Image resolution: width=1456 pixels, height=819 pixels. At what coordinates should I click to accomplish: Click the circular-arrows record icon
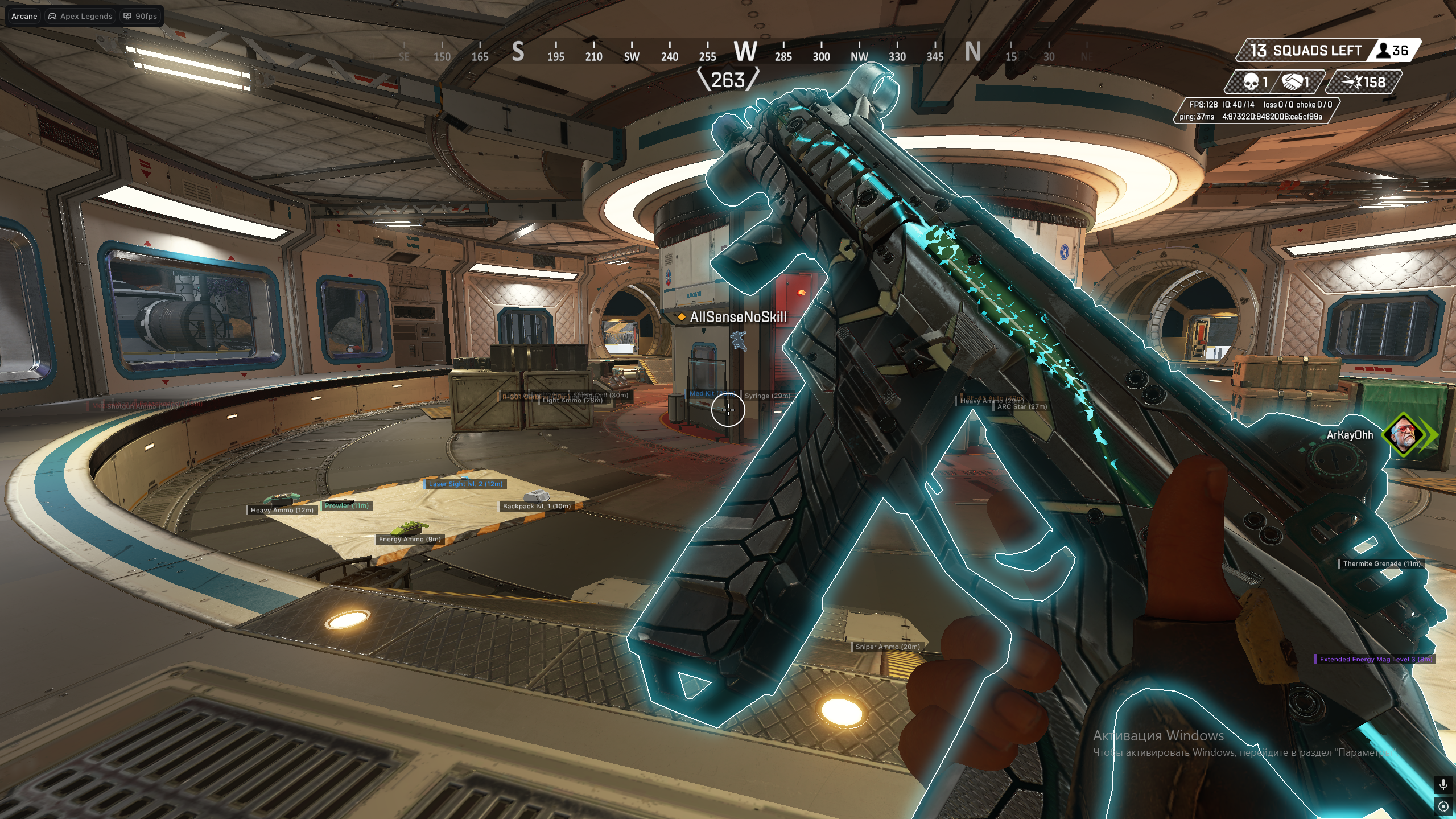point(1443,806)
